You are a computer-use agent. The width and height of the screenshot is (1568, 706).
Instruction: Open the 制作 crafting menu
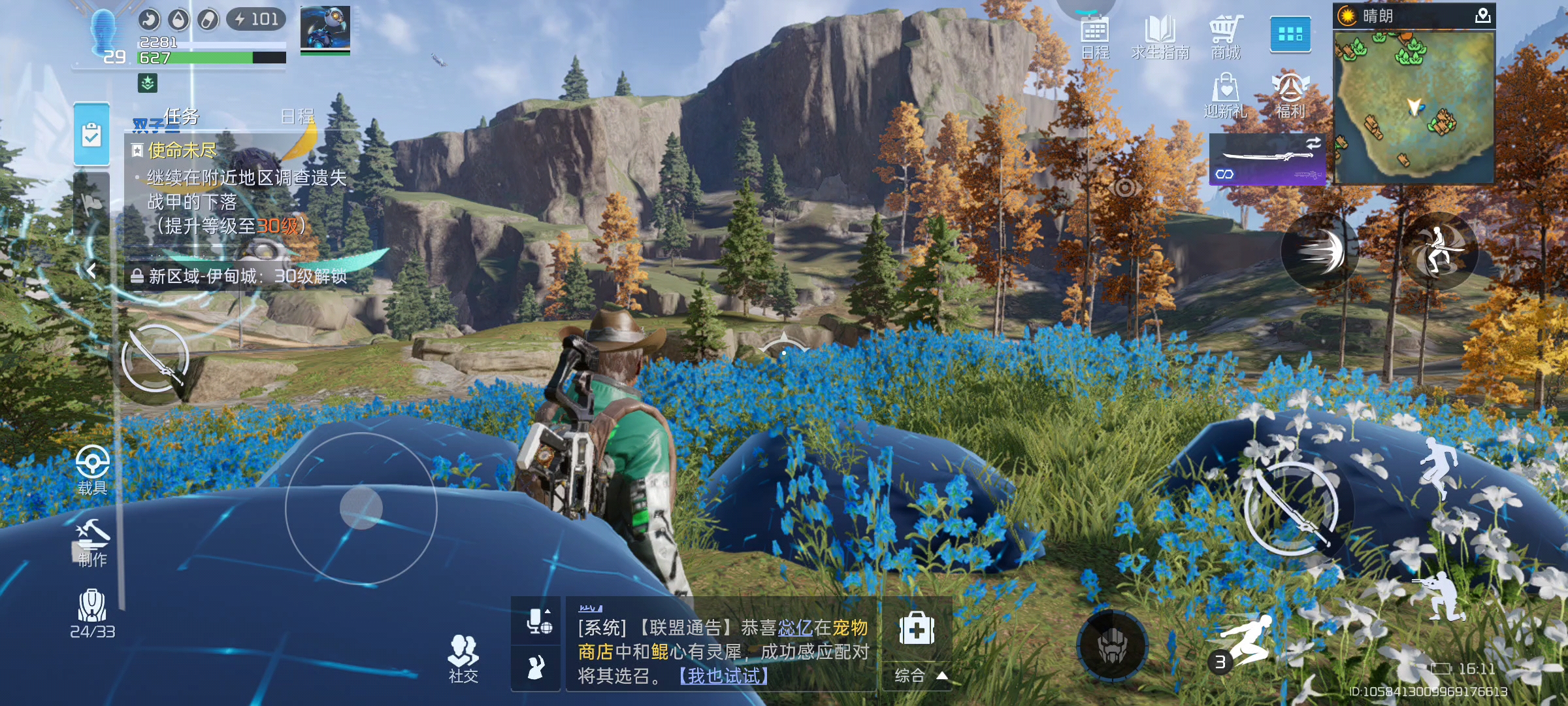pyautogui.click(x=92, y=543)
